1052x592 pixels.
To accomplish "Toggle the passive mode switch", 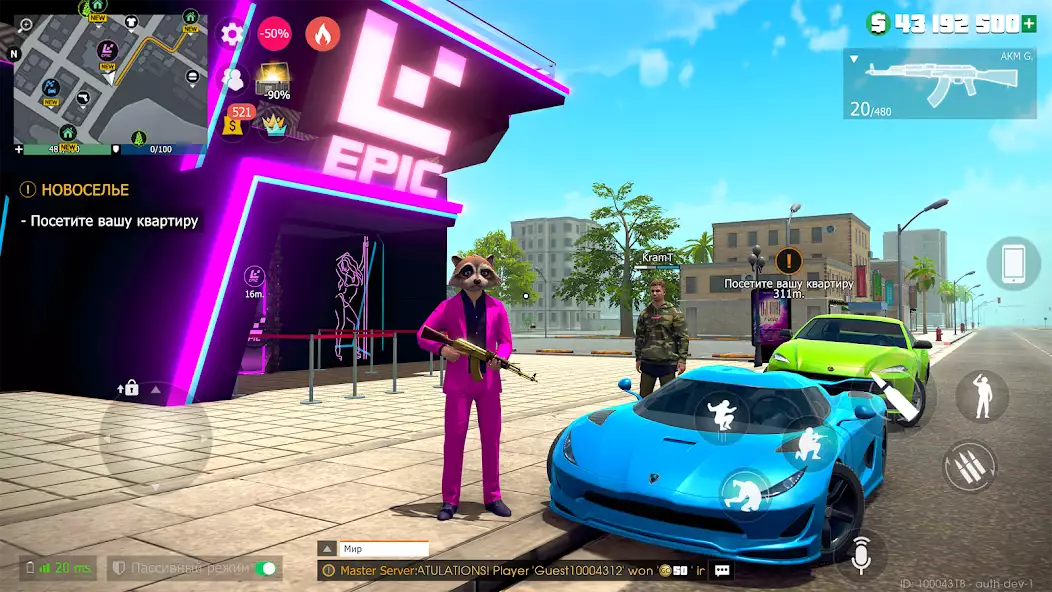I will [266, 568].
